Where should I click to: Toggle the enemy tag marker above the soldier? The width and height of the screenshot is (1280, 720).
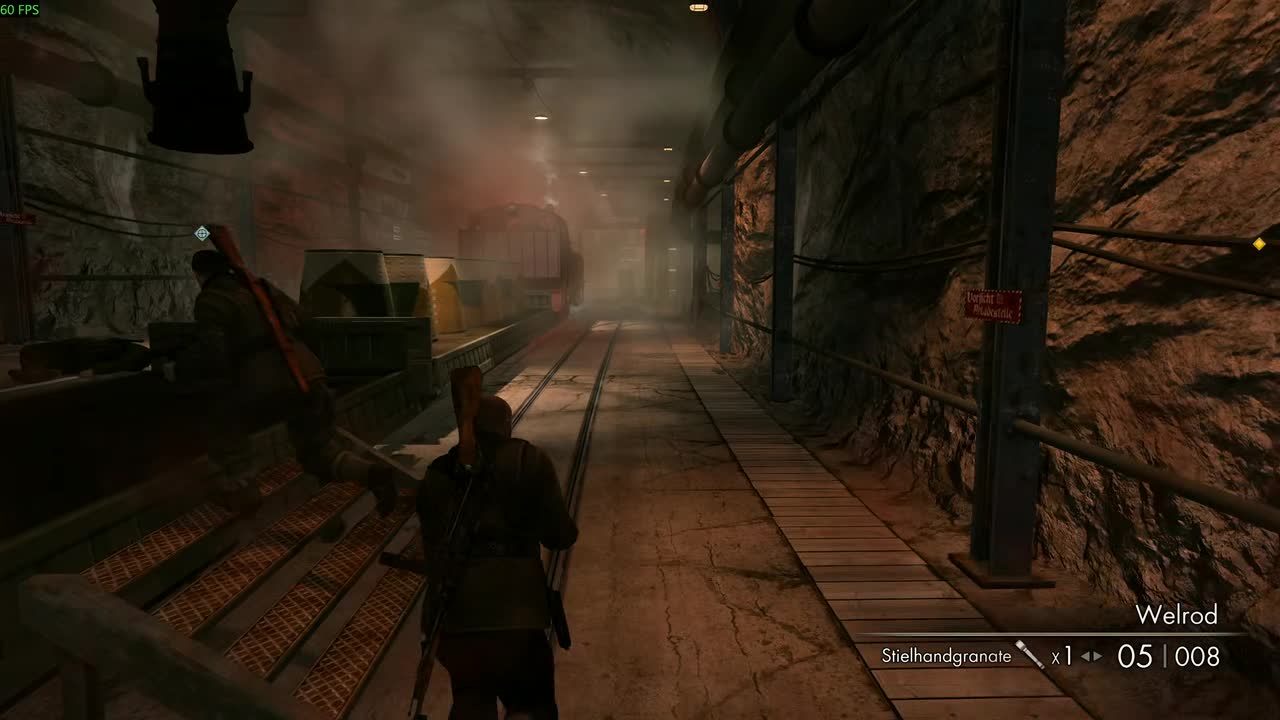[200, 233]
